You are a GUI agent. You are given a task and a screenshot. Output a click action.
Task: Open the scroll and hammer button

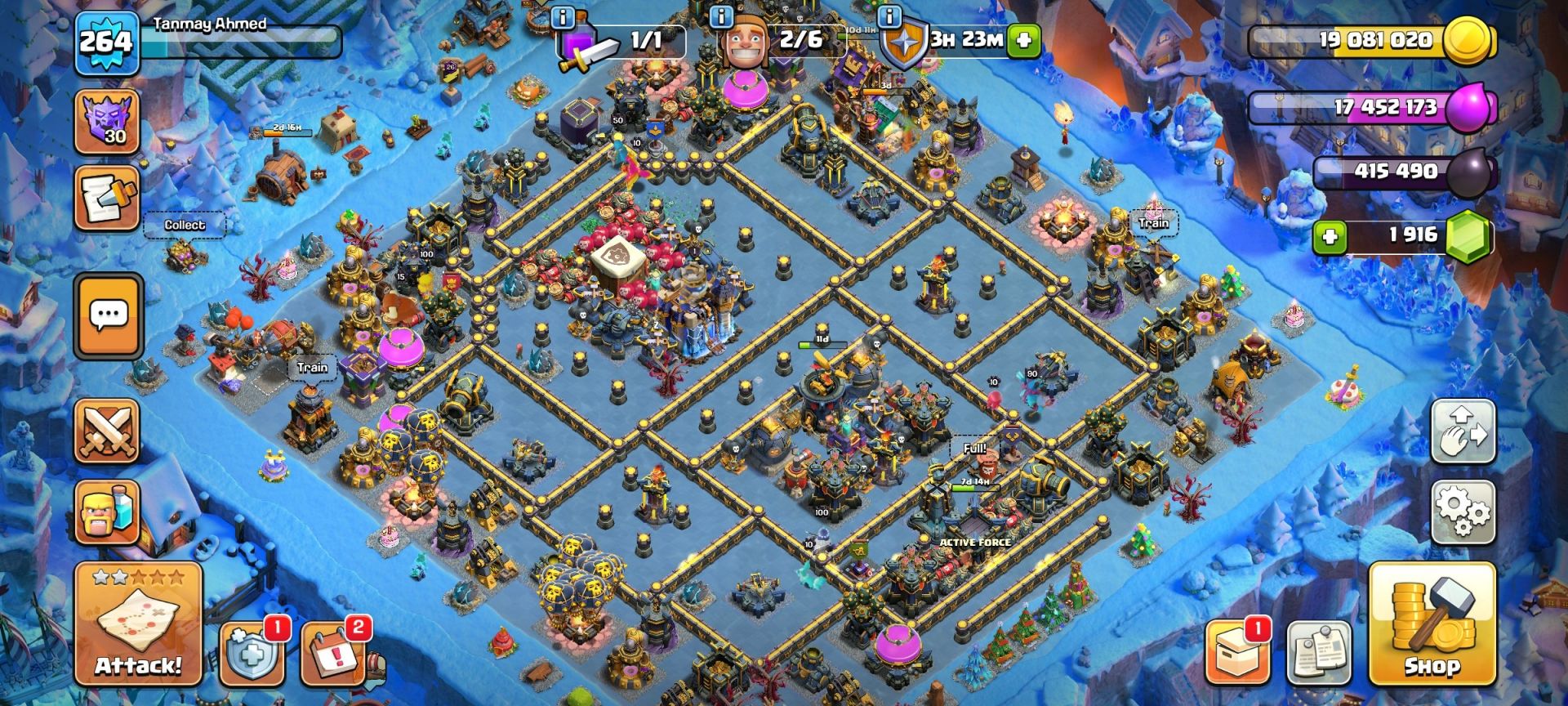[x=108, y=199]
